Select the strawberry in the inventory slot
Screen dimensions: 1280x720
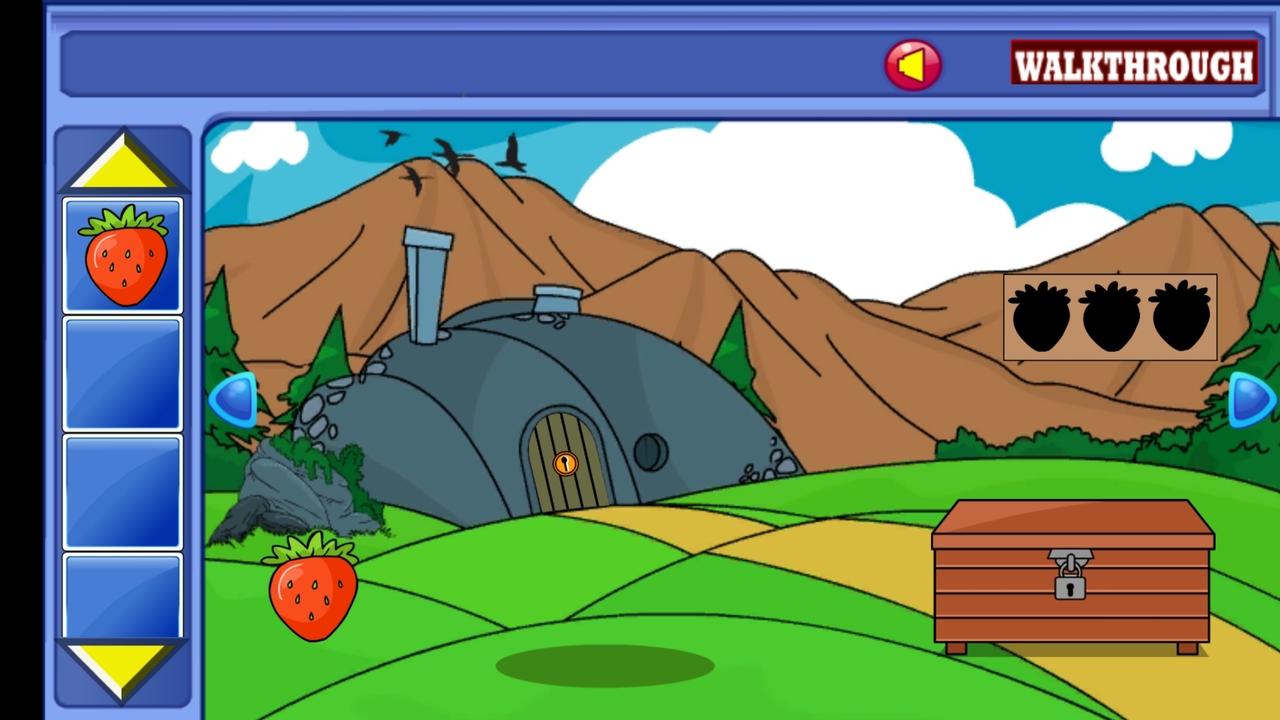pos(122,251)
